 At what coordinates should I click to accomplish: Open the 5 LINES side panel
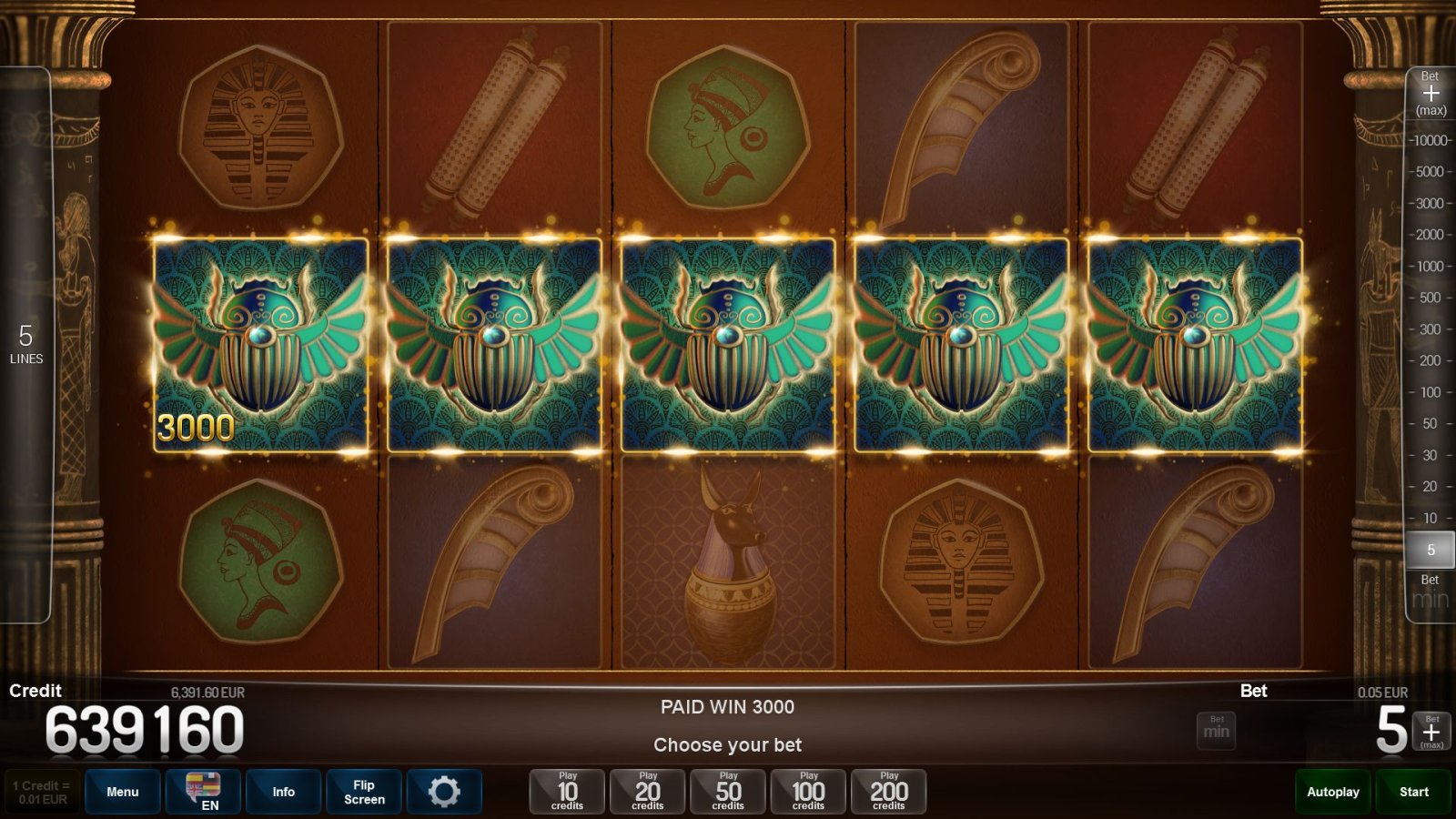pyautogui.click(x=27, y=346)
